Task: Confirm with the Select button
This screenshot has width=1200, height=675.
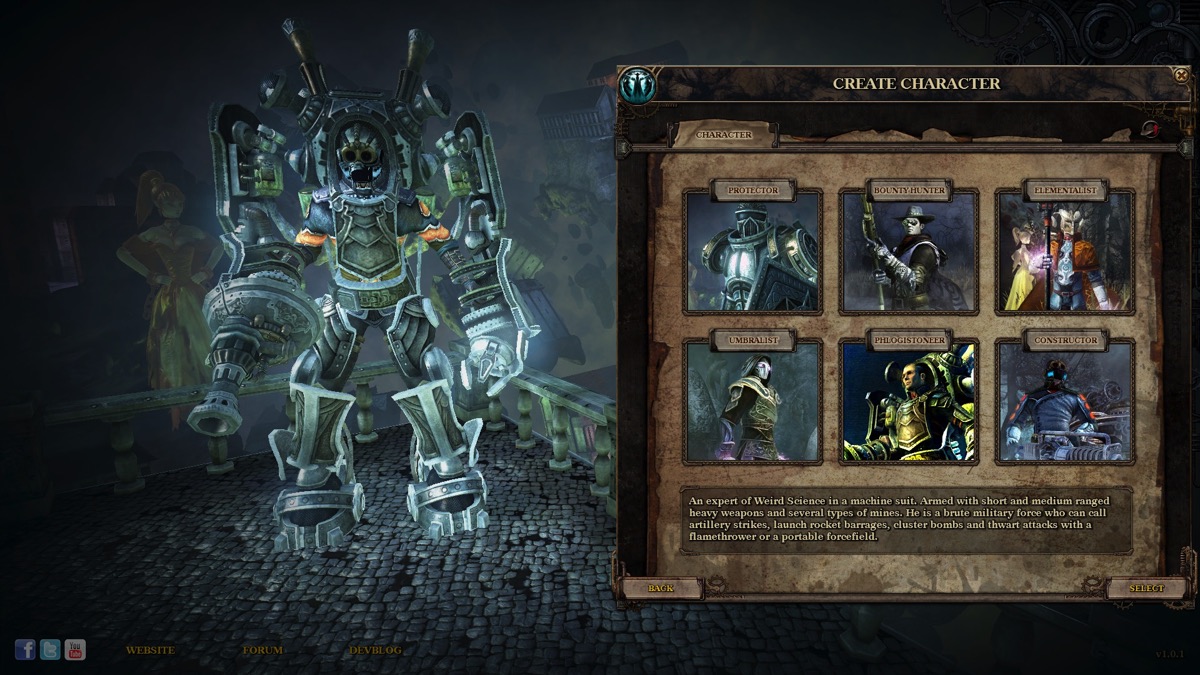Action: 1146,588
